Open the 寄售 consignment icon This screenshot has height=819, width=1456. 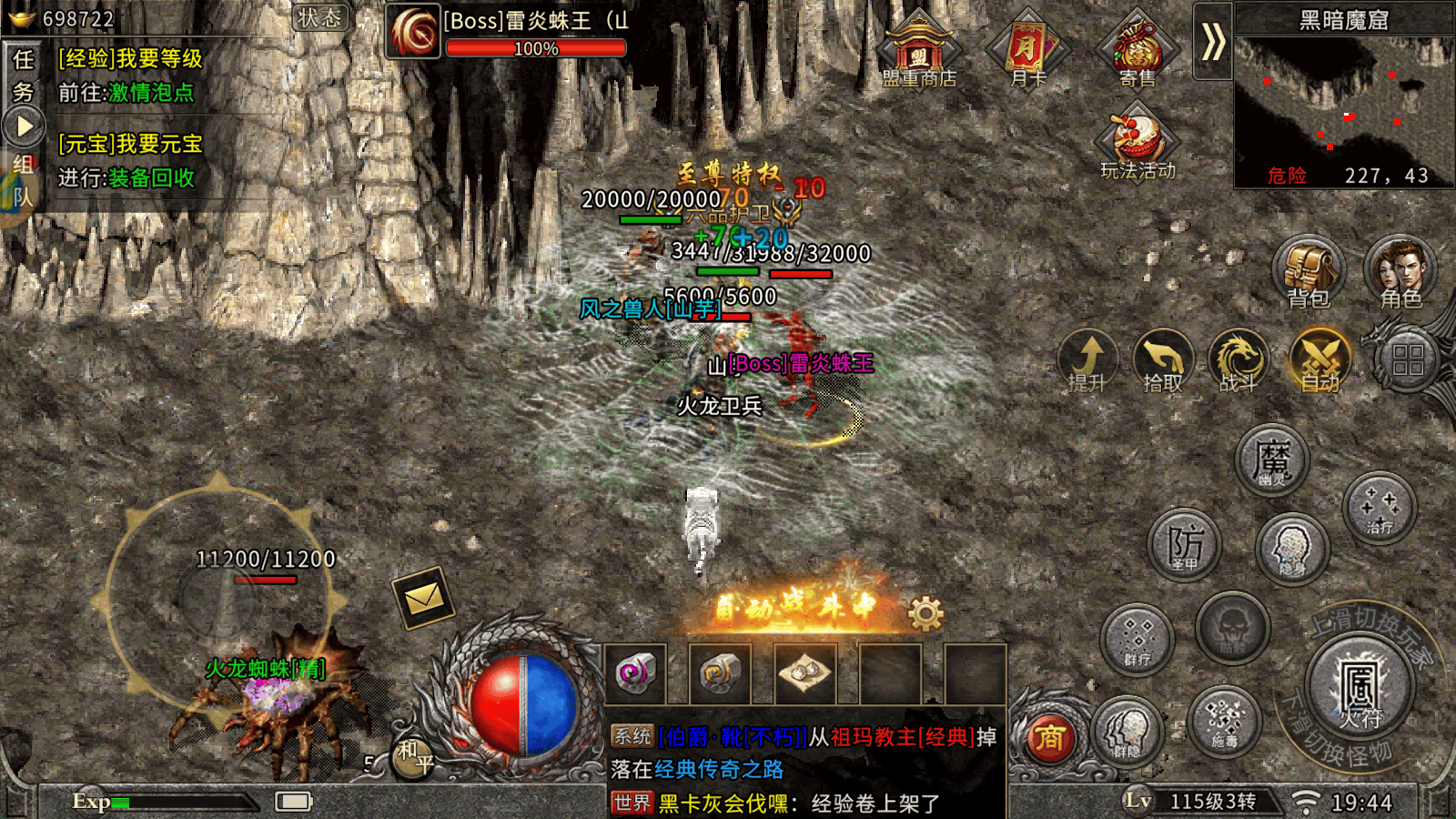[1137, 48]
